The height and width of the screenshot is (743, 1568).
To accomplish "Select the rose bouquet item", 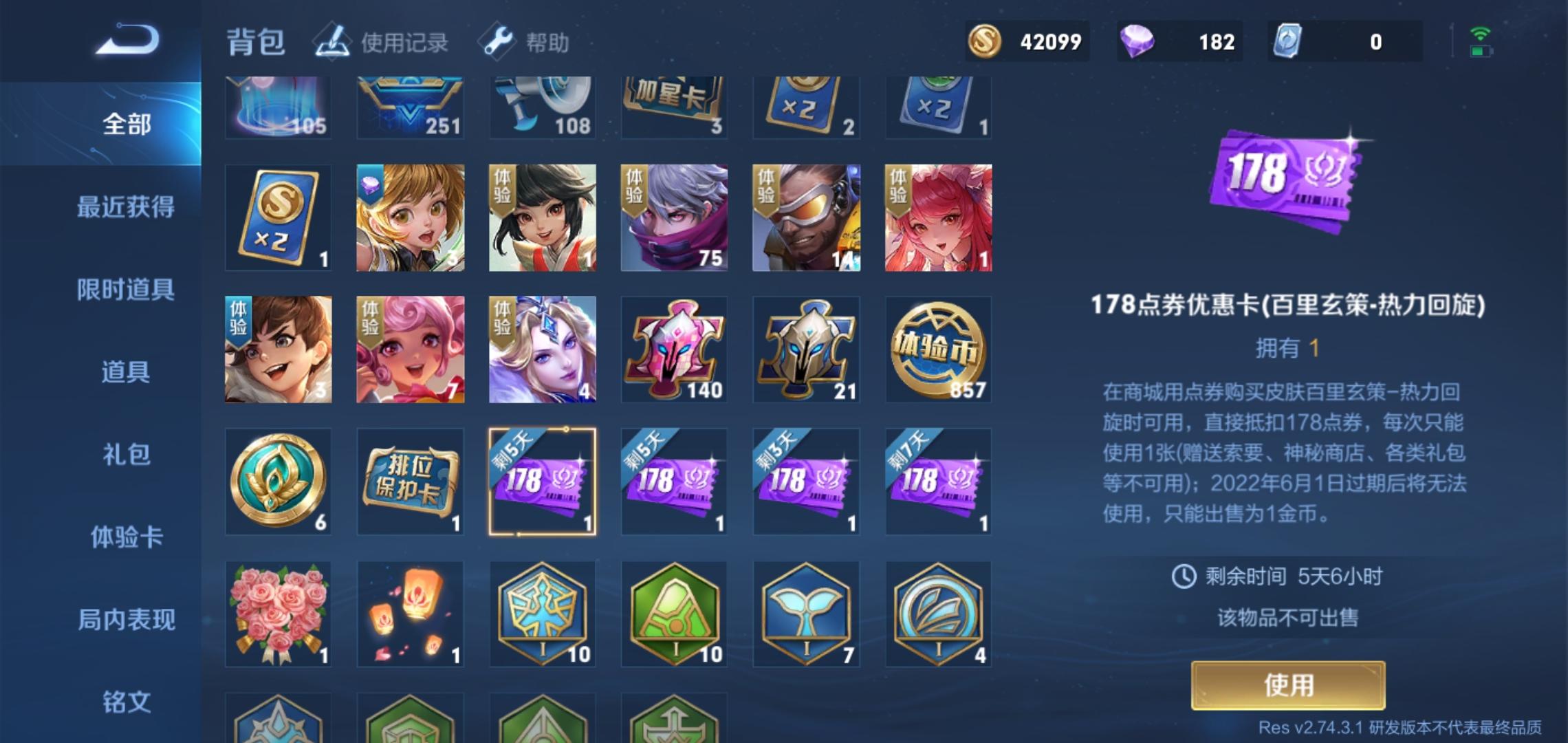I will (x=278, y=612).
